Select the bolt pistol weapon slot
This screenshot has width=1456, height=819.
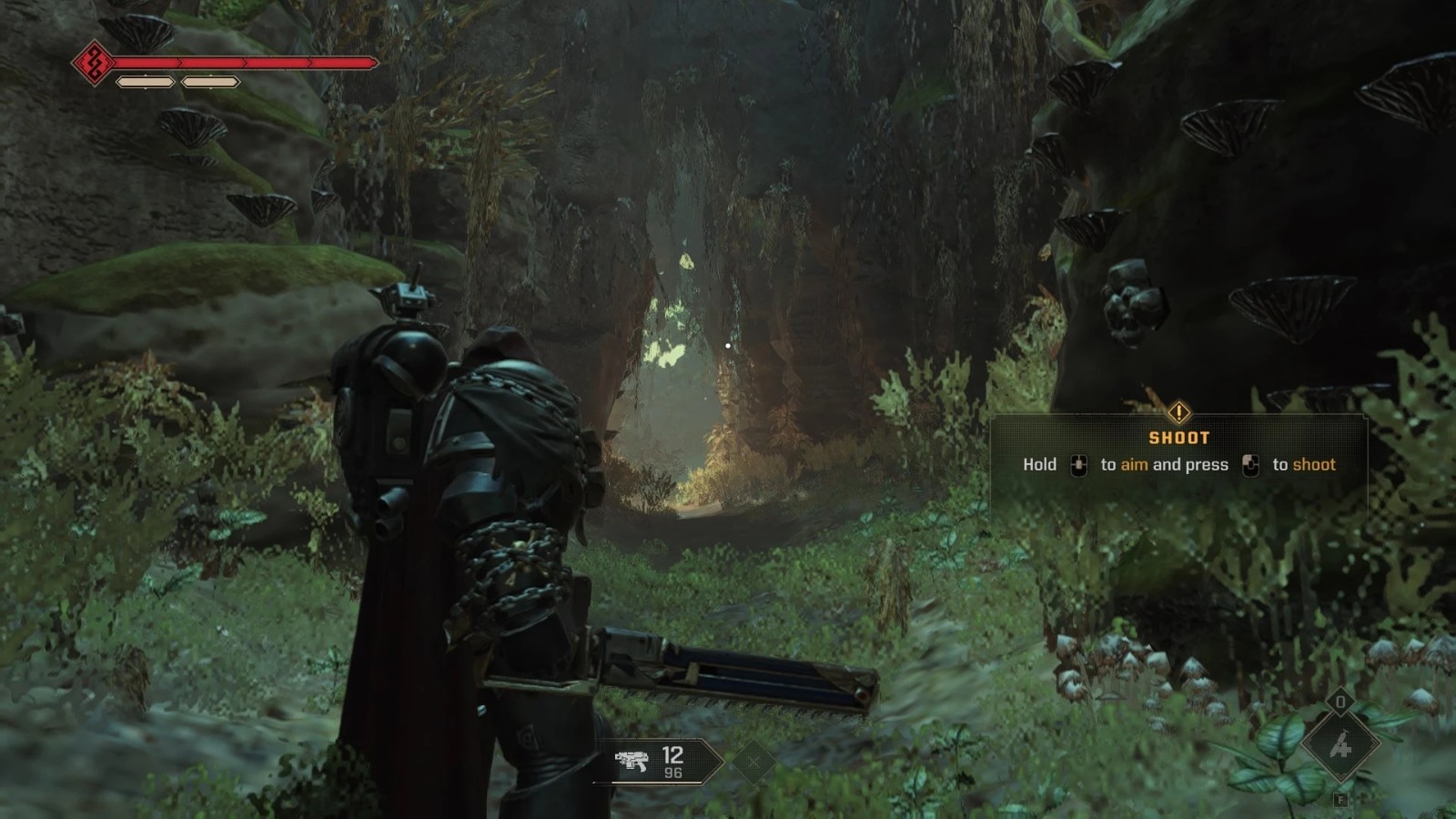pyautogui.click(x=657, y=761)
